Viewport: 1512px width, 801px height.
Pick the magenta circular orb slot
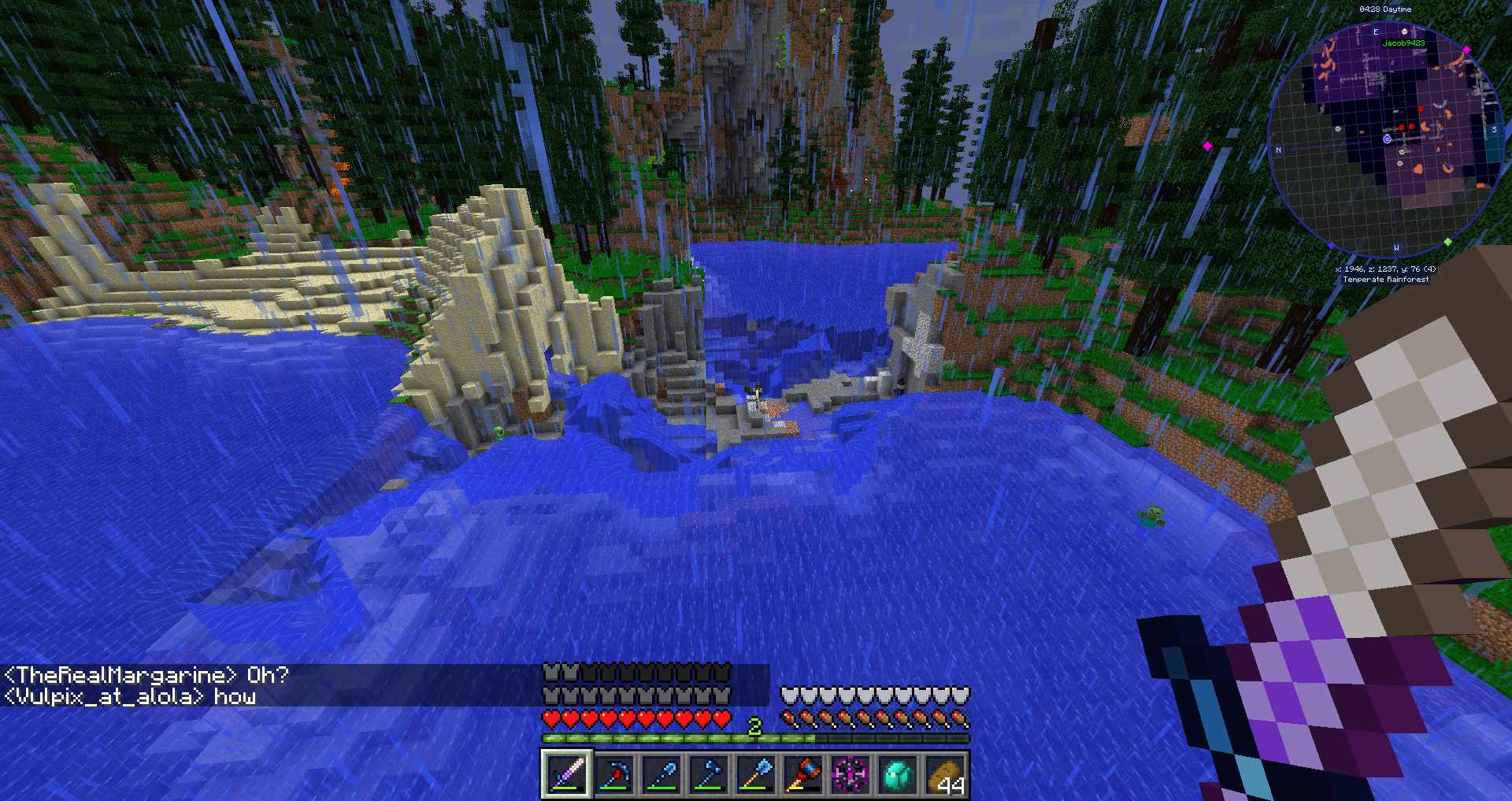pyautogui.click(x=850, y=775)
